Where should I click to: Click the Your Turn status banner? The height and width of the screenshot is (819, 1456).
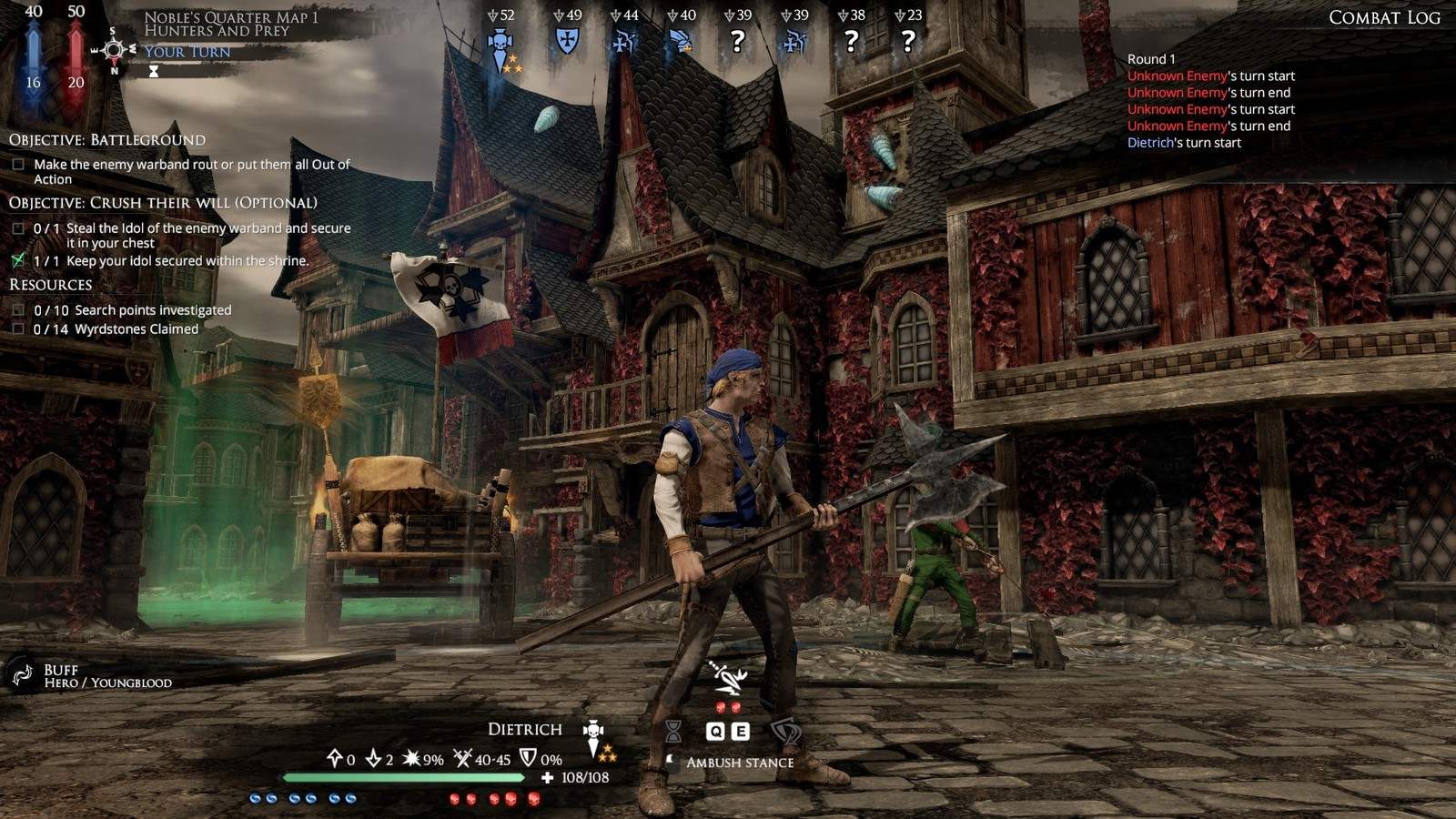(x=187, y=52)
